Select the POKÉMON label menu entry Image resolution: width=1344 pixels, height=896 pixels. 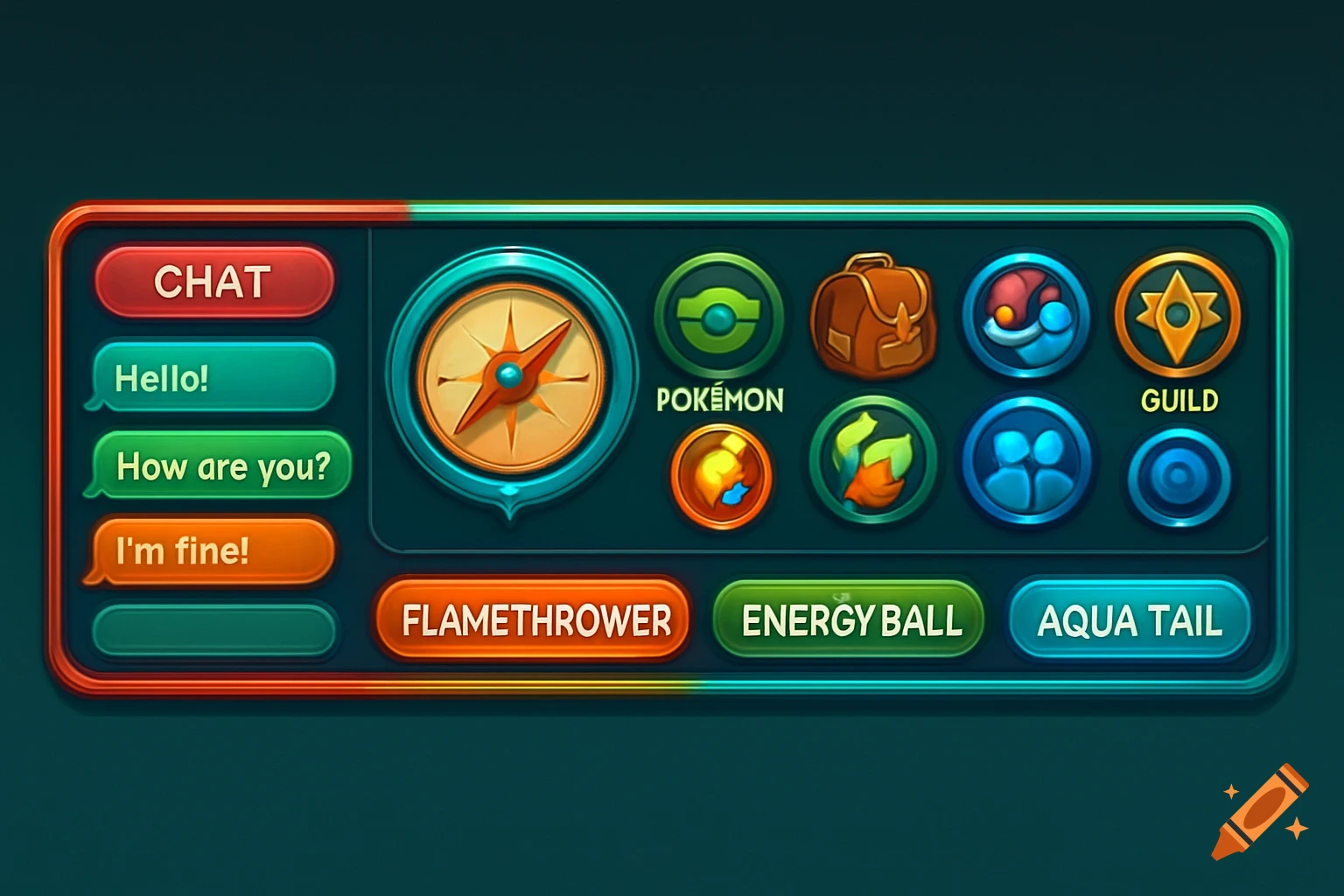pos(719,400)
